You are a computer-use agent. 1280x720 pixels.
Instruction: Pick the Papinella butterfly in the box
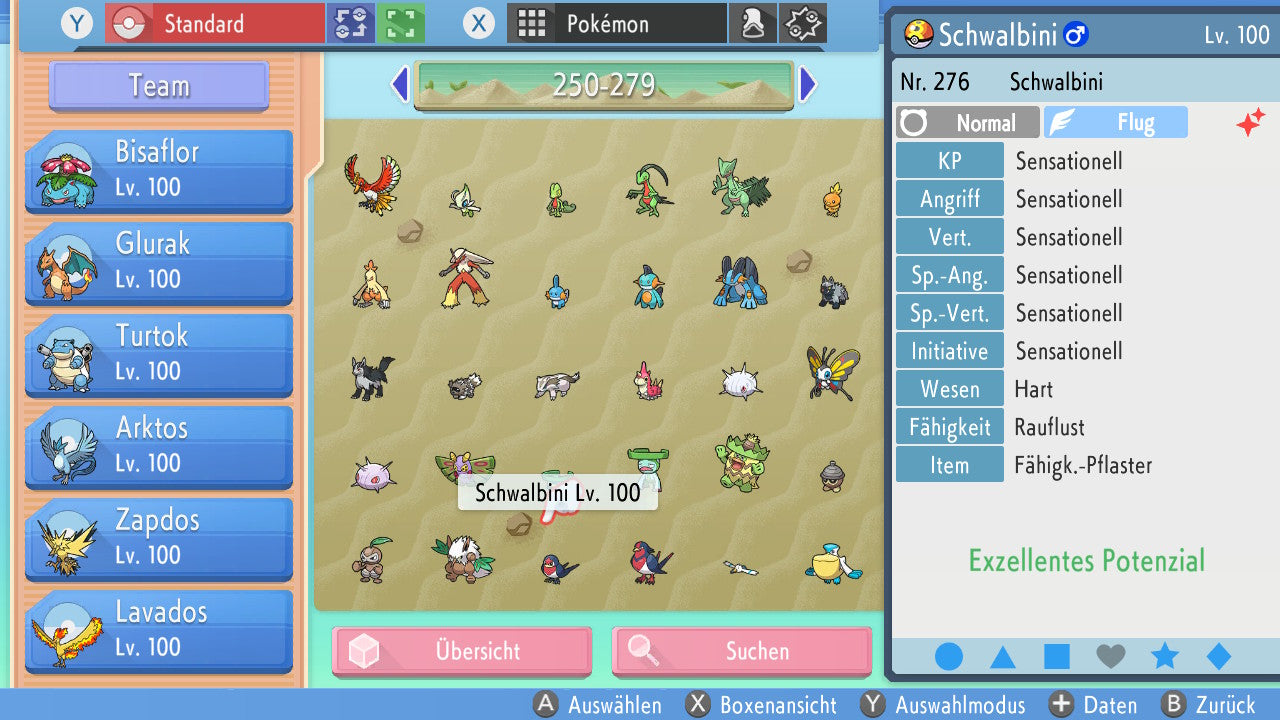pyautogui.click(x=833, y=372)
